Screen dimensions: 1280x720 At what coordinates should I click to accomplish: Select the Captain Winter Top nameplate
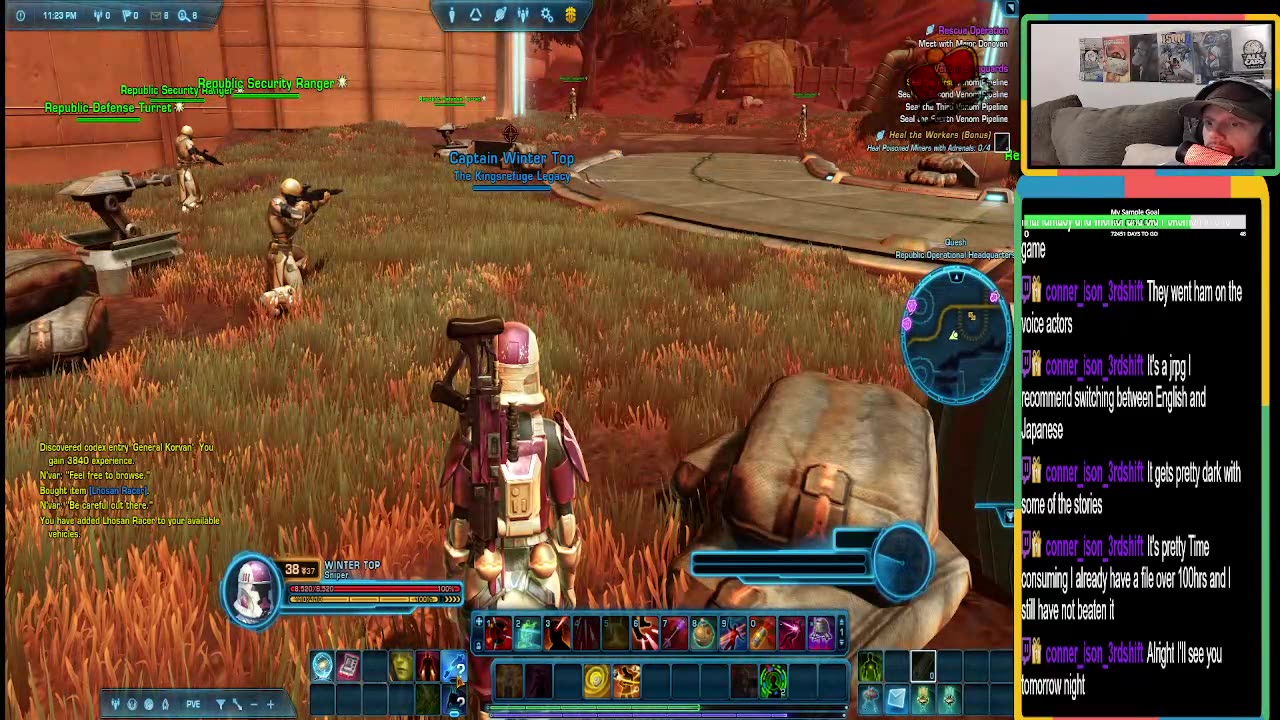pos(511,158)
